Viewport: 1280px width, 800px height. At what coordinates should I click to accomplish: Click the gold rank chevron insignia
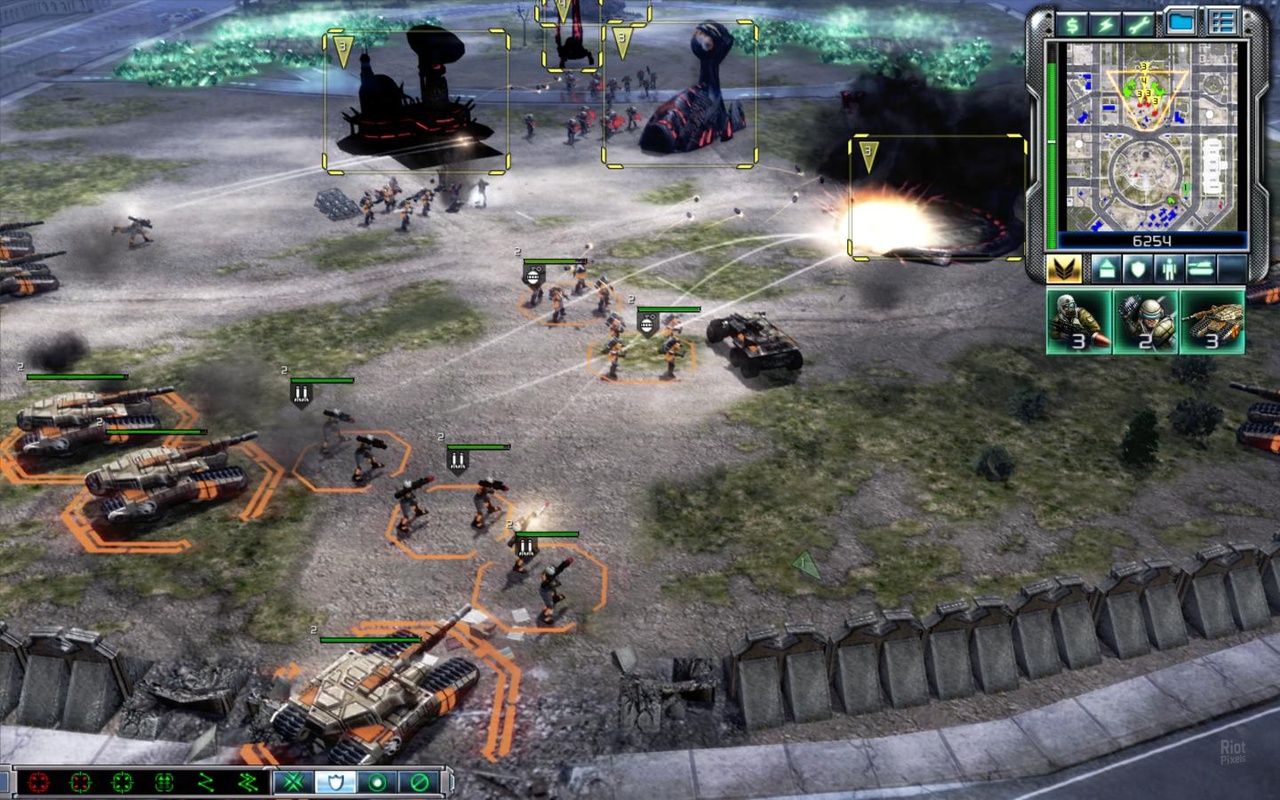pyautogui.click(x=1063, y=268)
